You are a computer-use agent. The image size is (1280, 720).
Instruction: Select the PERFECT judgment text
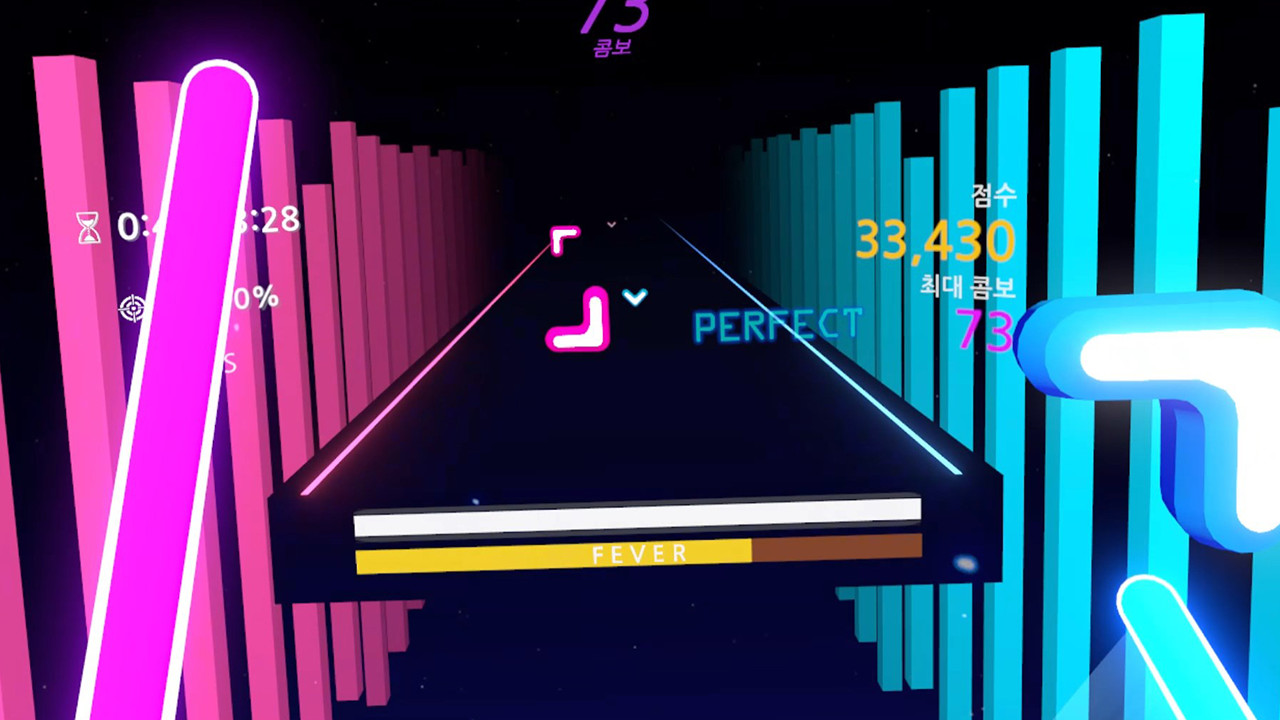[778, 326]
